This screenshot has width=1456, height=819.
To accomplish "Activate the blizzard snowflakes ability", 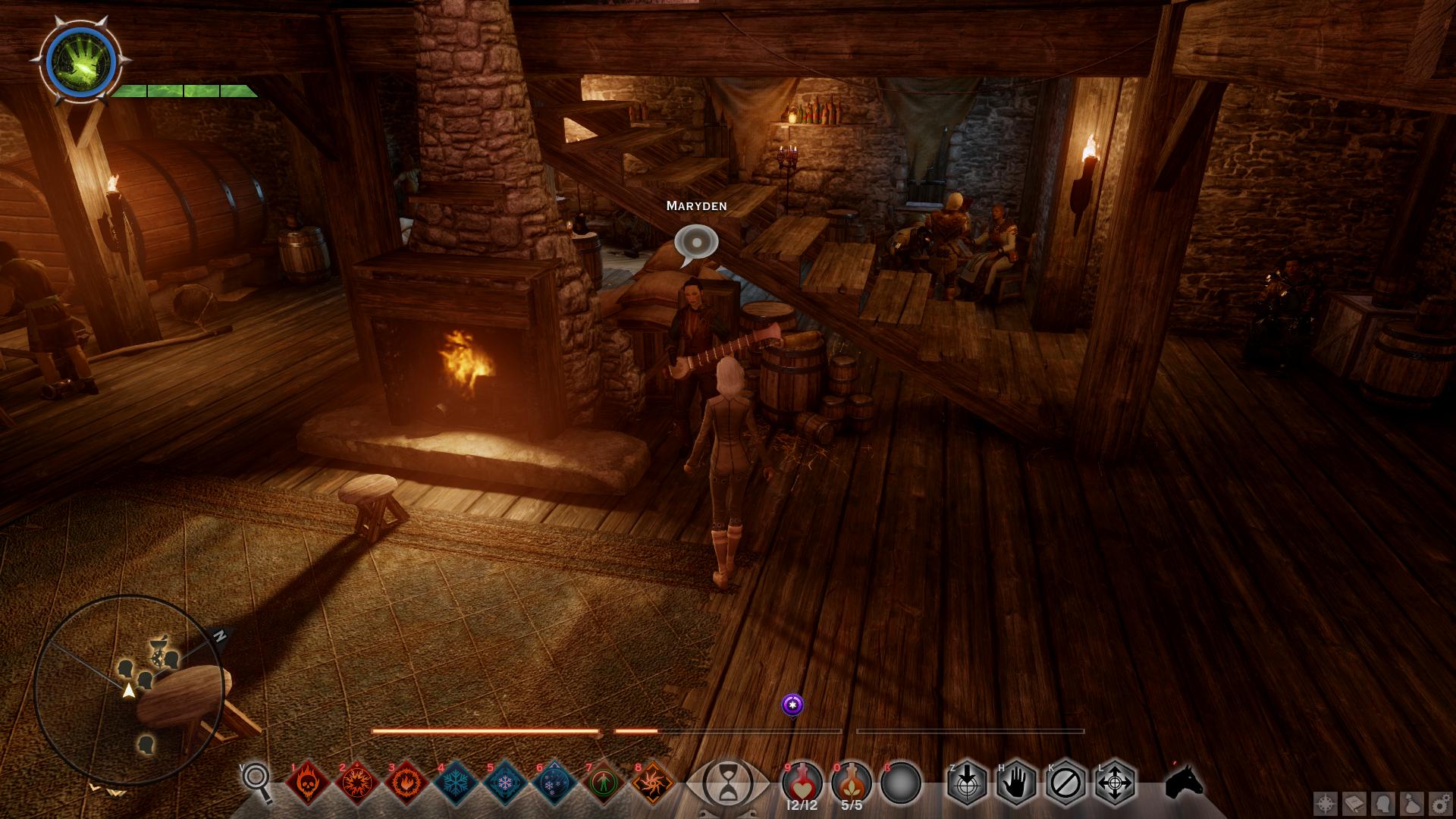I will click(554, 782).
